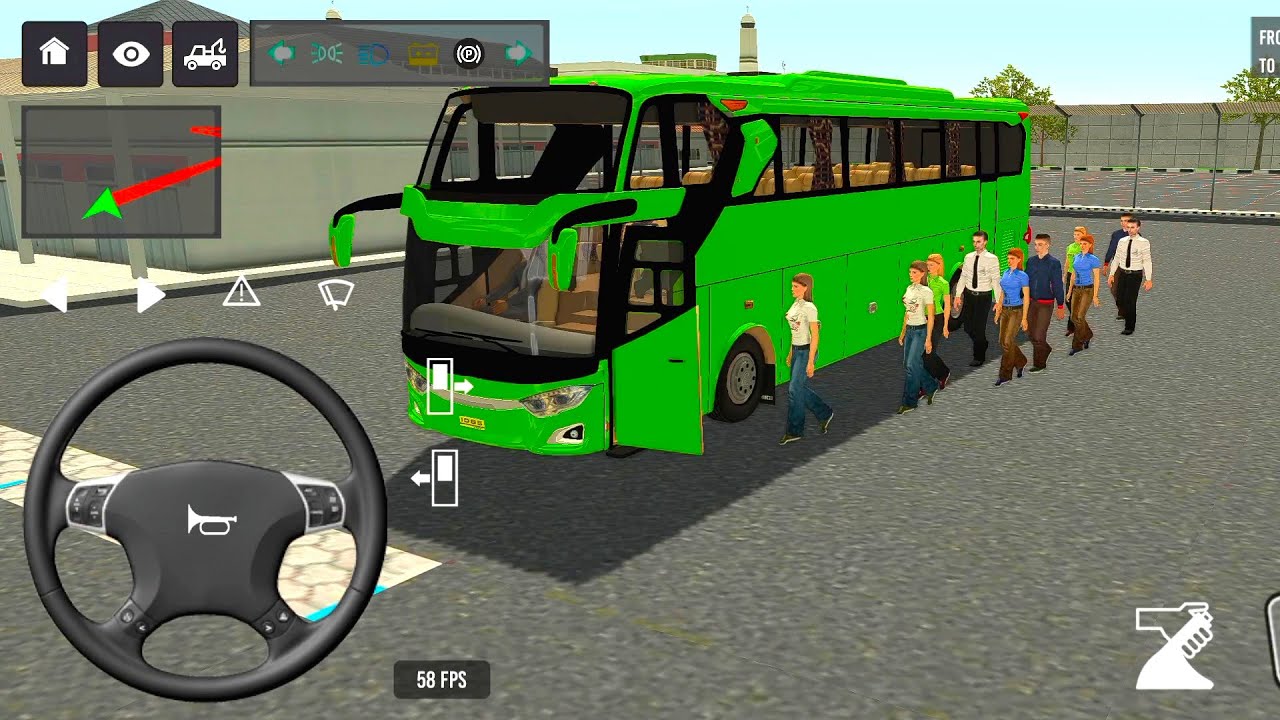
Task: Enable the left turn signal
Action: tap(281, 53)
